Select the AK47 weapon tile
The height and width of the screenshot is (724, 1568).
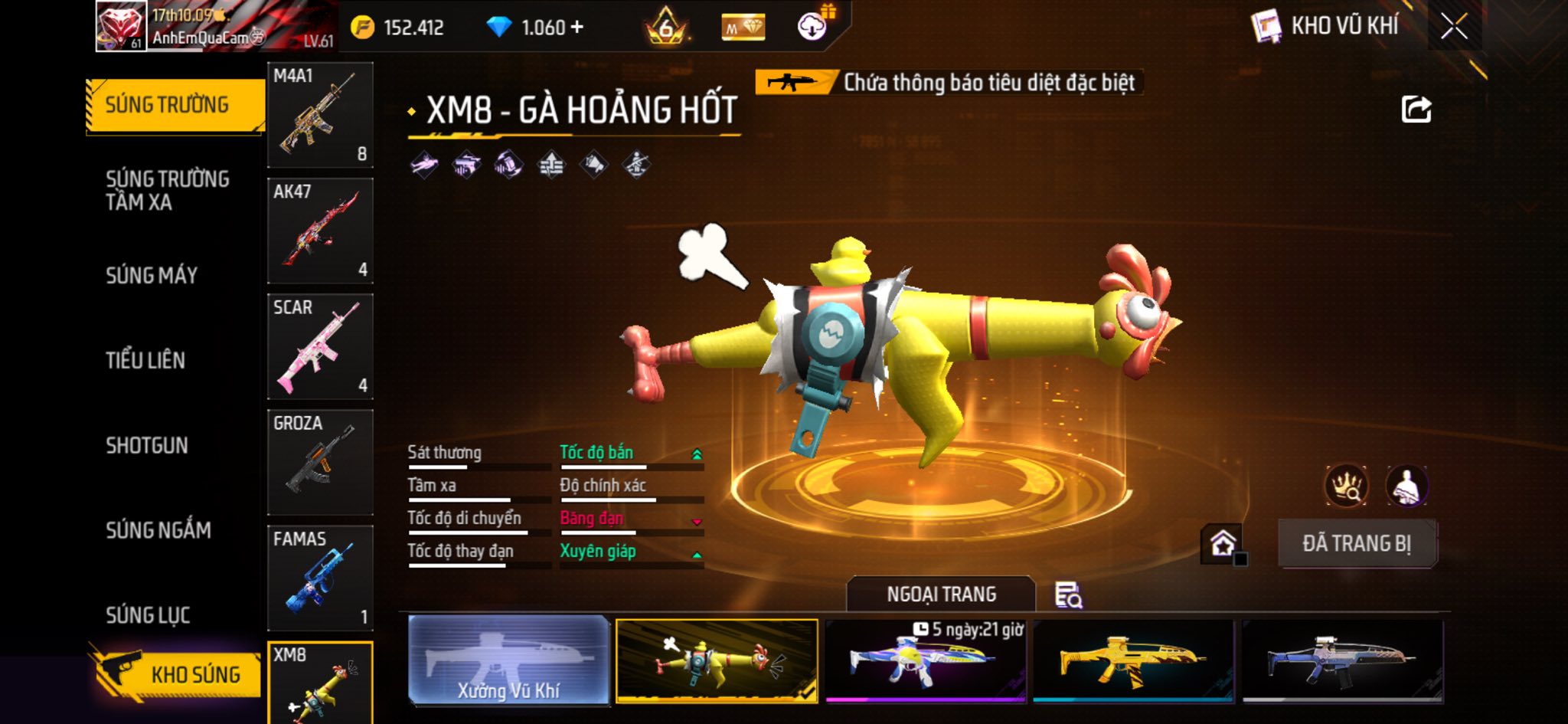pyautogui.click(x=320, y=231)
